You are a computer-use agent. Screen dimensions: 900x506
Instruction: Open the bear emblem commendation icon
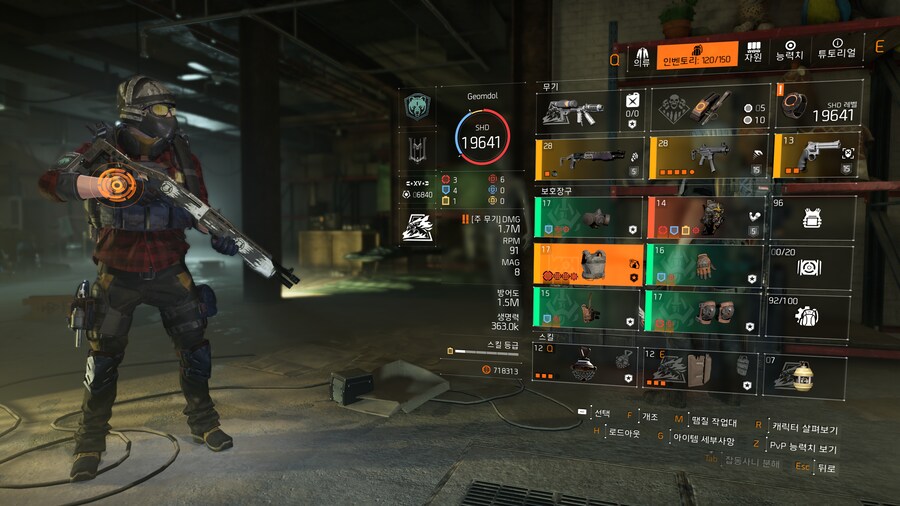pos(416,106)
